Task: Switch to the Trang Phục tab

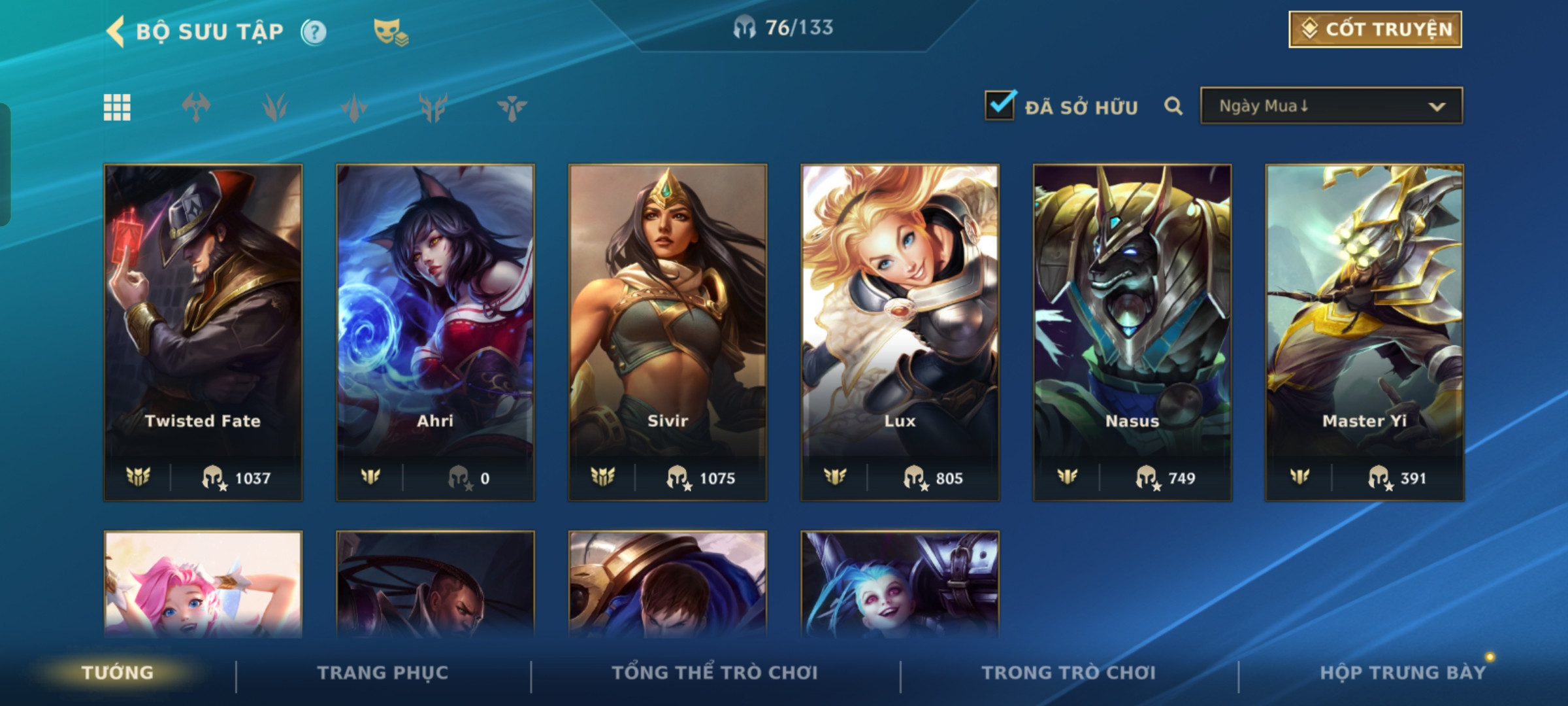Action: [x=383, y=673]
